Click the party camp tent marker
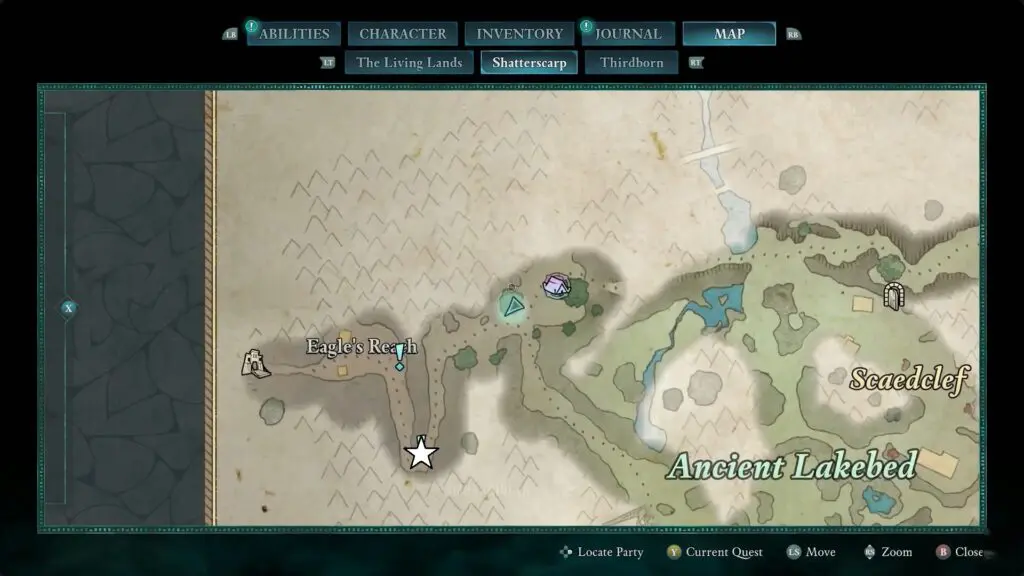Viewport: 1024px width, 576px height. 554,286
